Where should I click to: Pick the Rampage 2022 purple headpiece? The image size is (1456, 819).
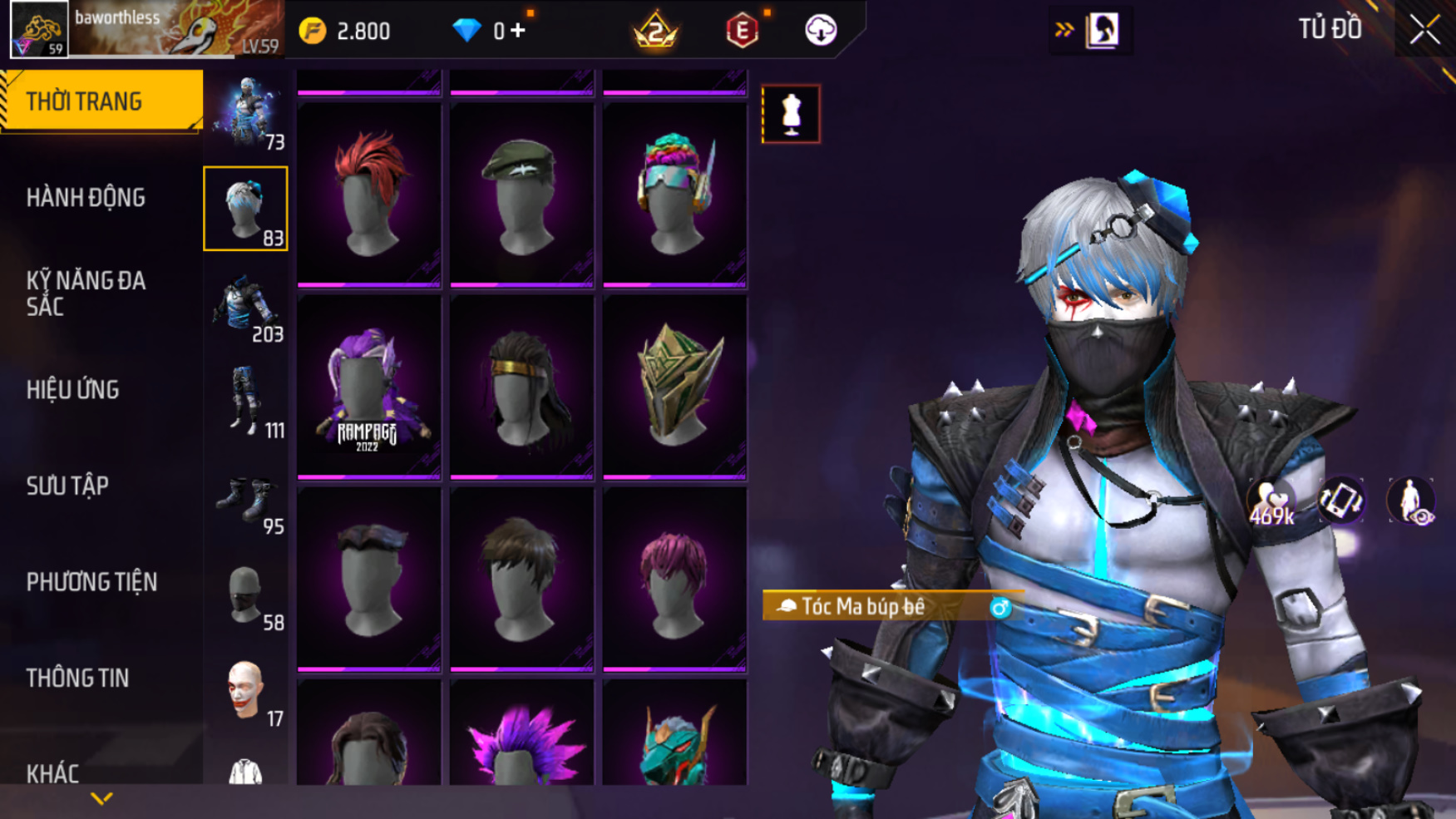[x=369, y=388]
